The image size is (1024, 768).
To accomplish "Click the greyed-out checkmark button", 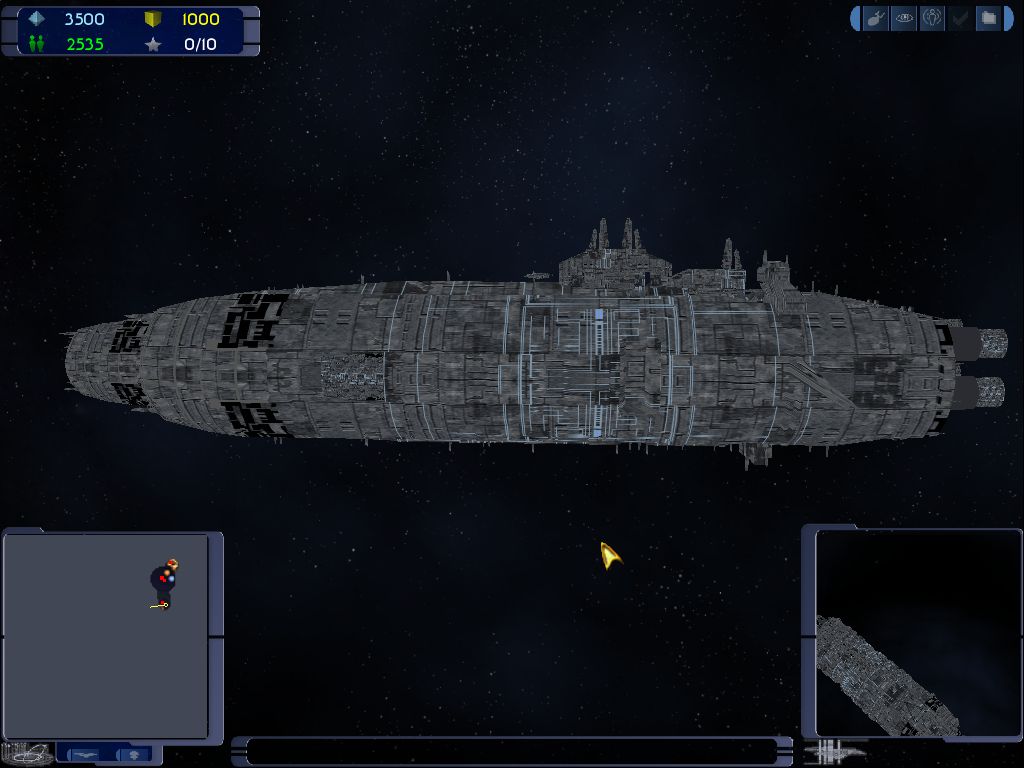I will pyautogui.click(x=960, y=18).
